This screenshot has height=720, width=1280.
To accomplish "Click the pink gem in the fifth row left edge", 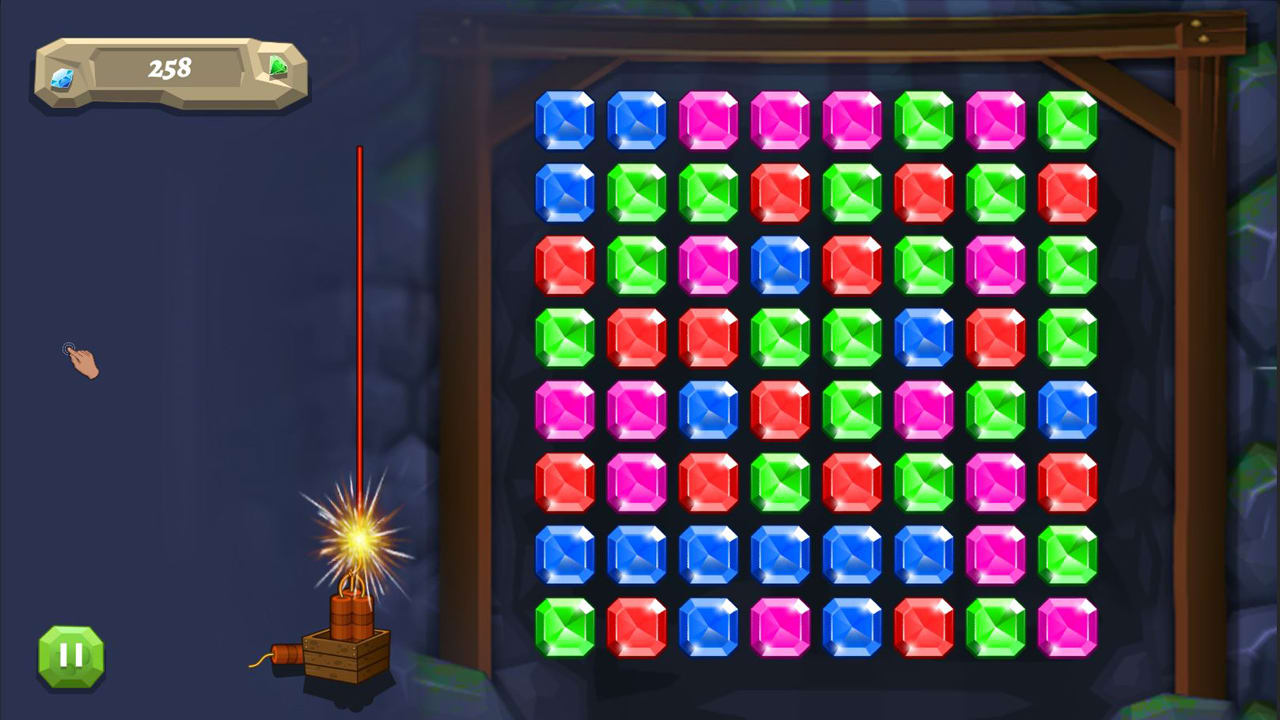I will 566,408.
